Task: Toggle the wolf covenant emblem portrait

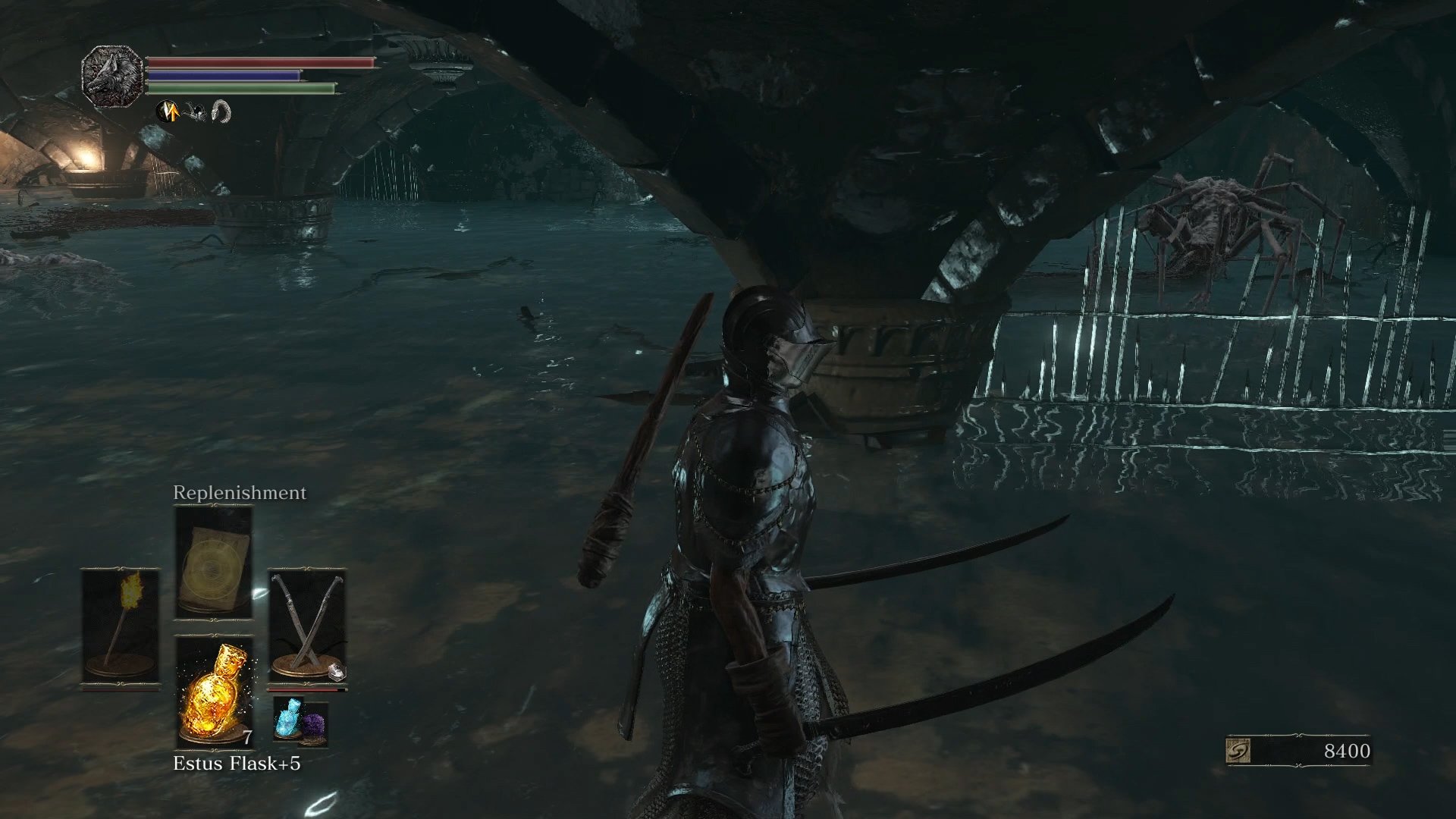Action: click(112, 76)
